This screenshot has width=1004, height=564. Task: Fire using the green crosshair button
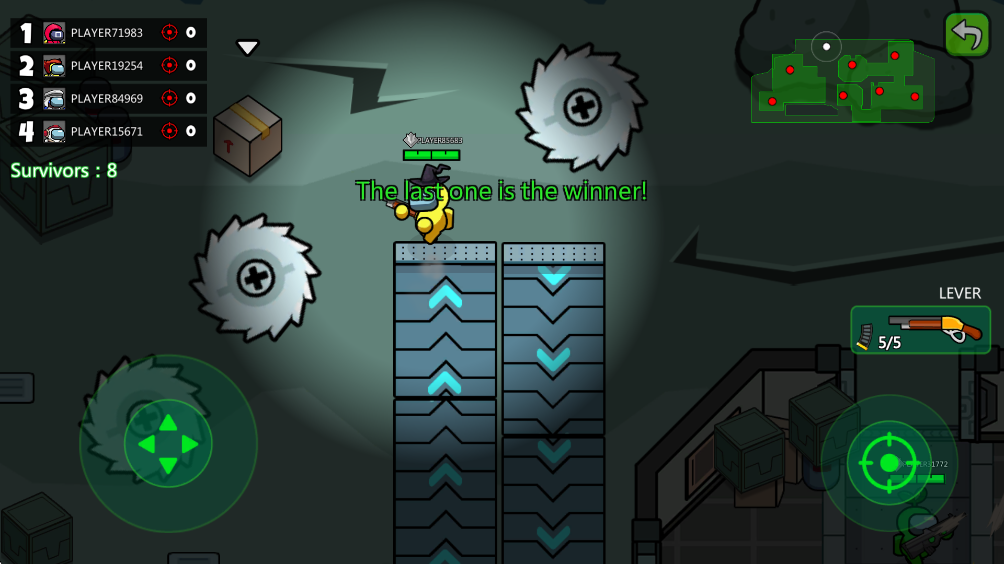coord(888,462)
